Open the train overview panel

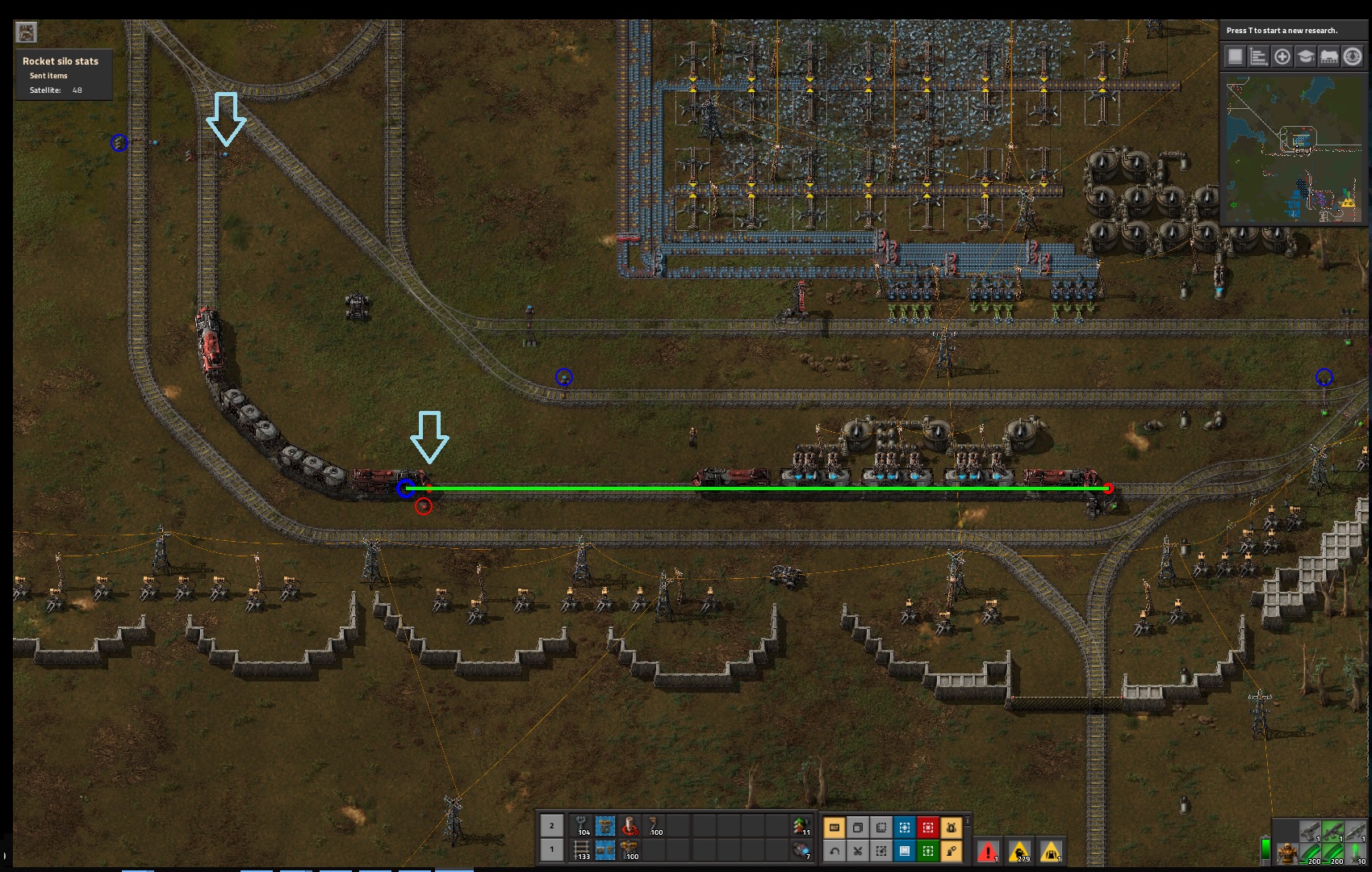pyautogui.click(x=1329, y=57)
